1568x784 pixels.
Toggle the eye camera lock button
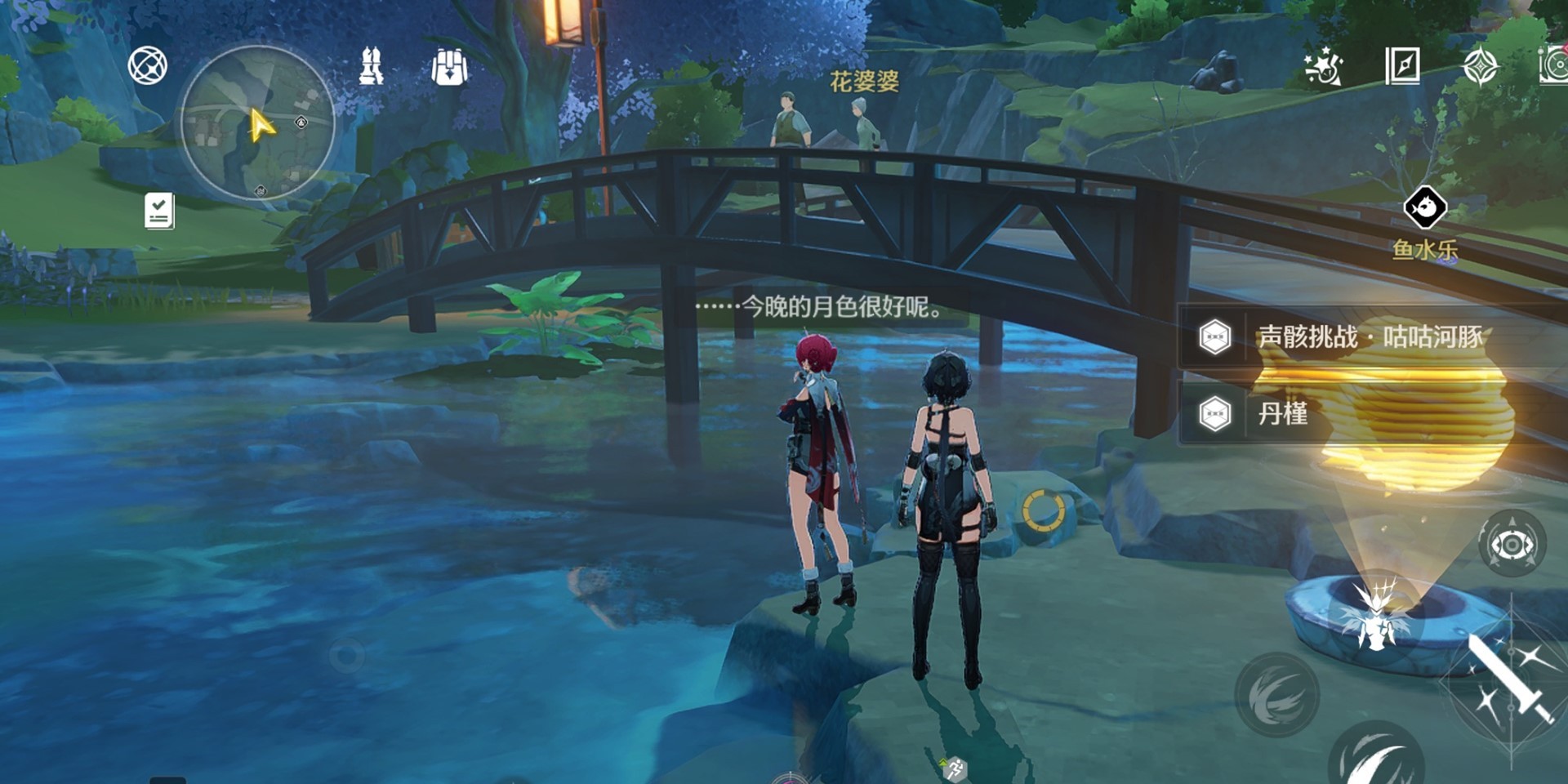coord(1512,545)
